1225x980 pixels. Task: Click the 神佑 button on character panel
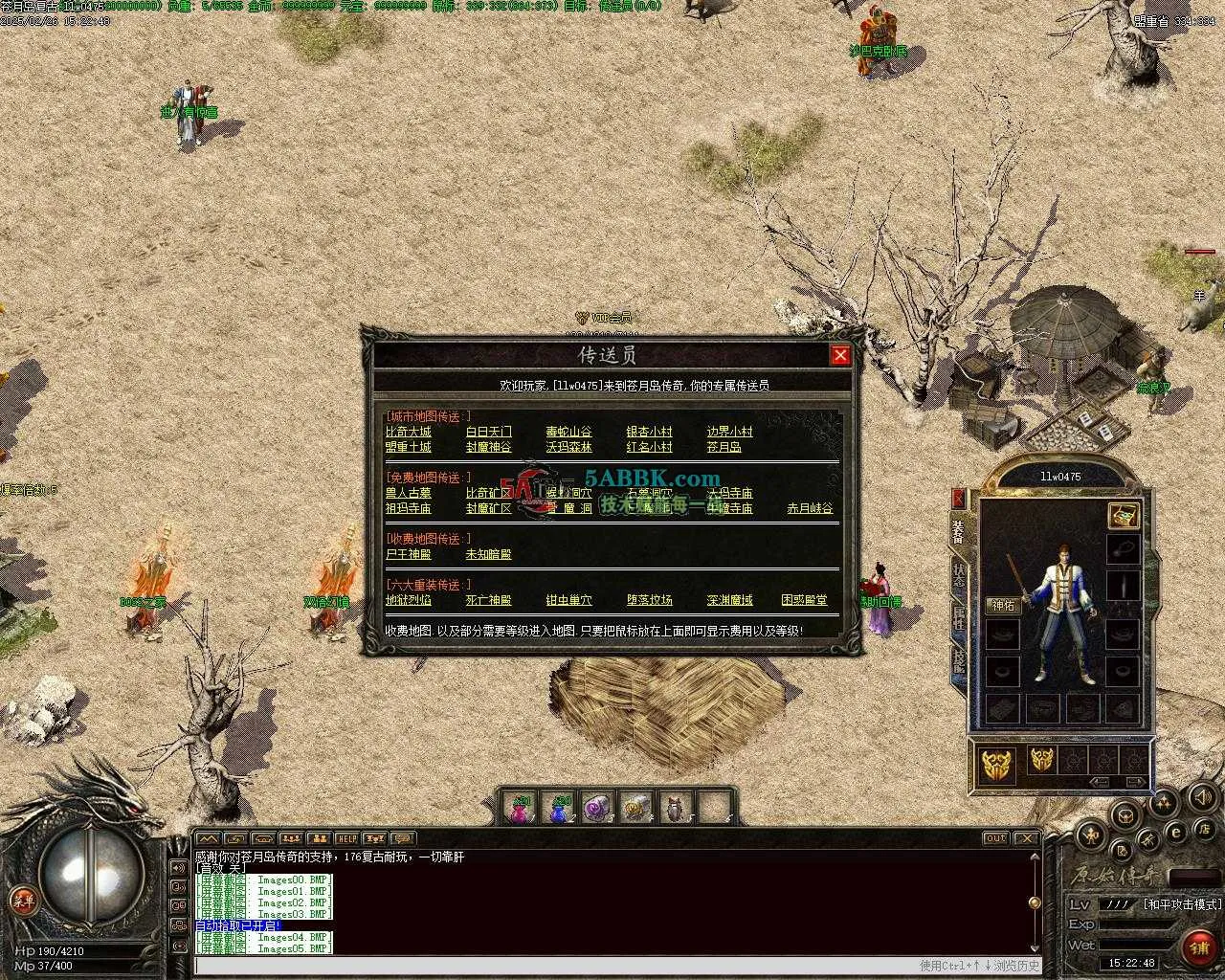coord(1002,606)
